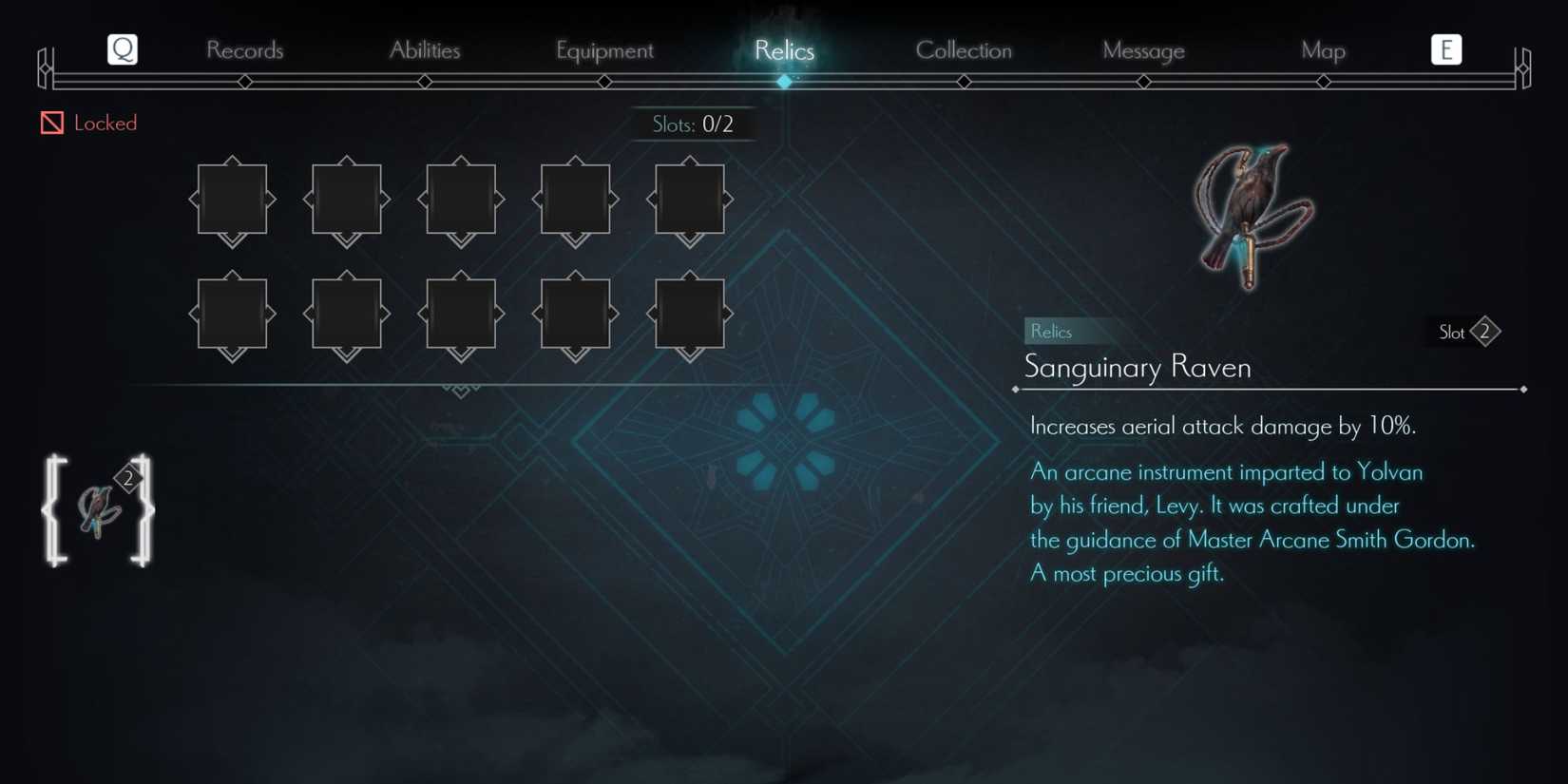The height and width of the screenshot is (784, 1568).
Task: Click the Q shoulder button indicator
Action: (122, 49)
